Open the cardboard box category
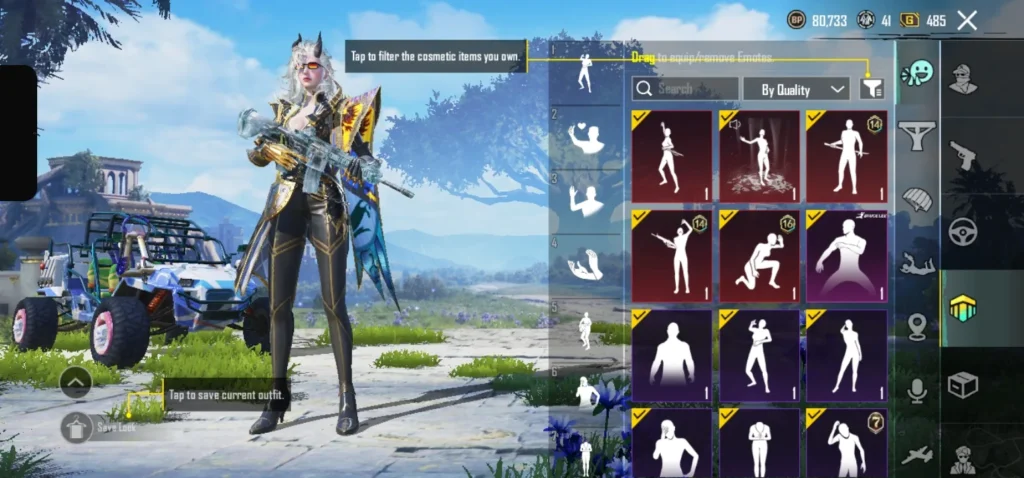Screen dimensions: 1024x478 click(963, 385)
